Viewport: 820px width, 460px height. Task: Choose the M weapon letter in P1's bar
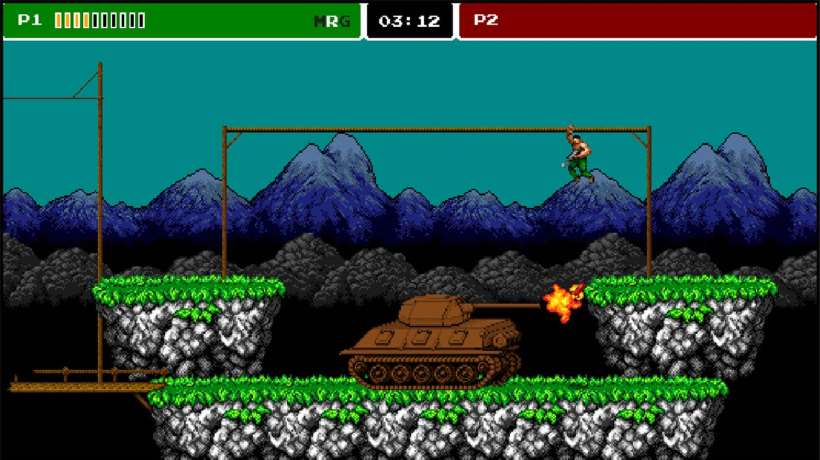(320, 21)
